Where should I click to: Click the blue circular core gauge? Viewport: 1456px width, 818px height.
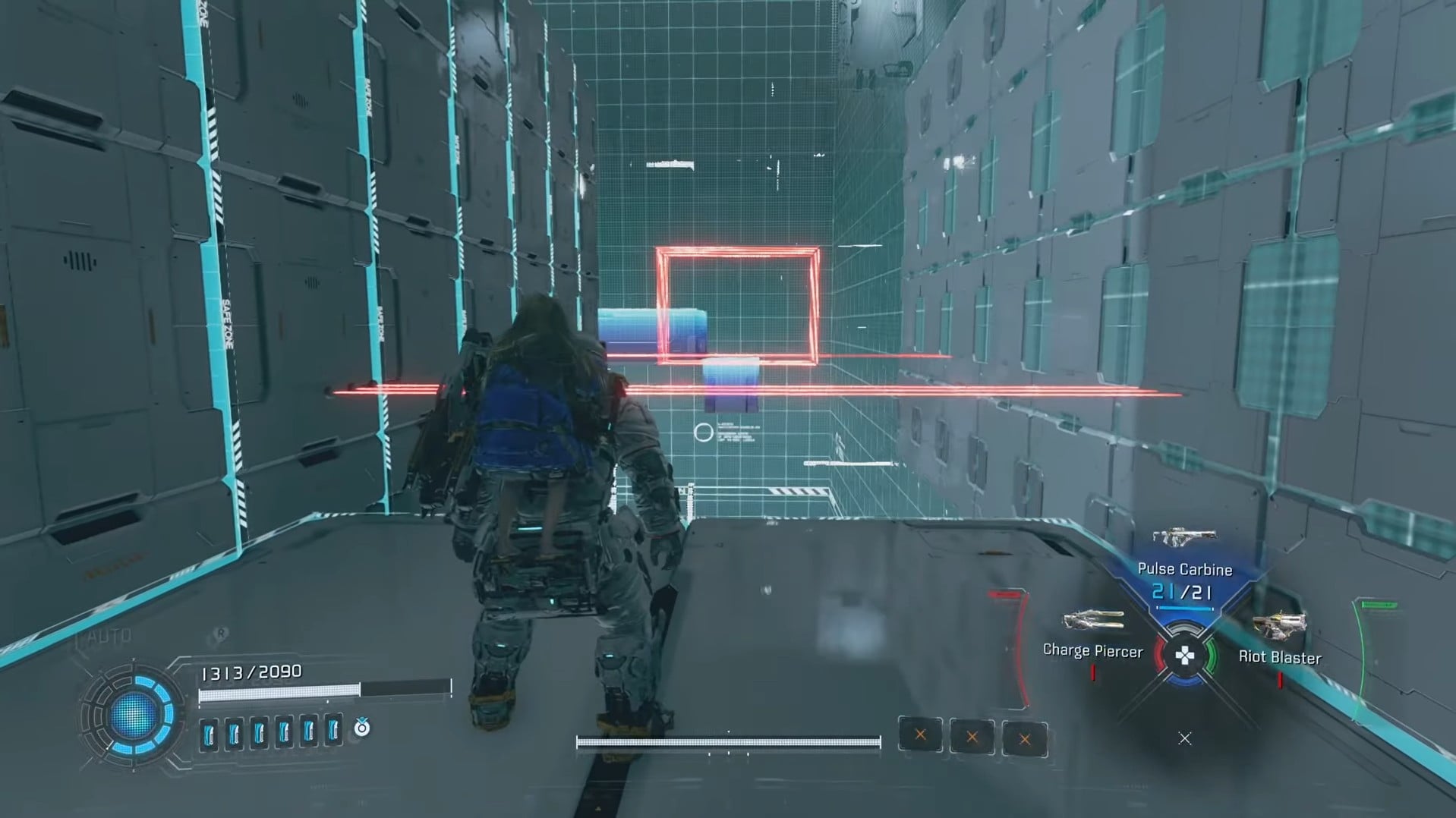(x=134, y=715)
